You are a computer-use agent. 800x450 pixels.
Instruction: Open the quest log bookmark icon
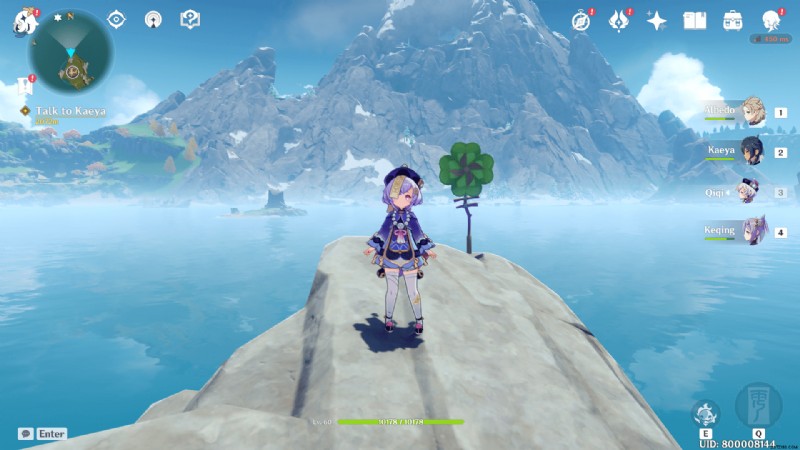pos(20,89)
